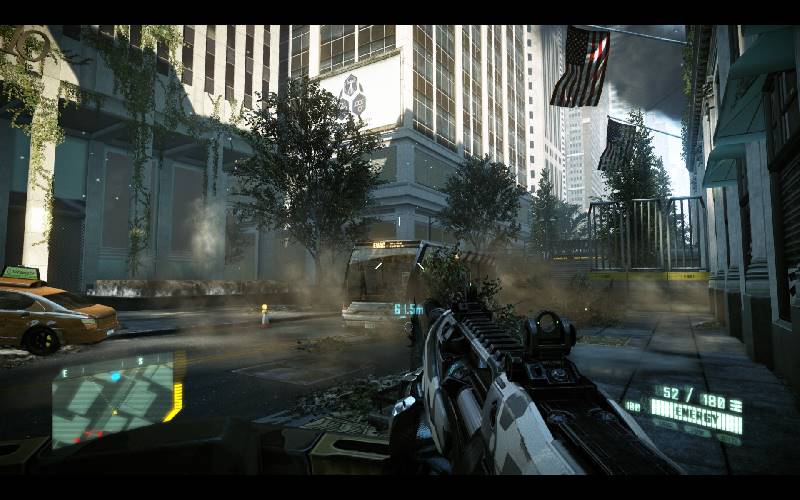
Task: Click the 61.5m objective waypoint marker
Action: tap(407, 309)
